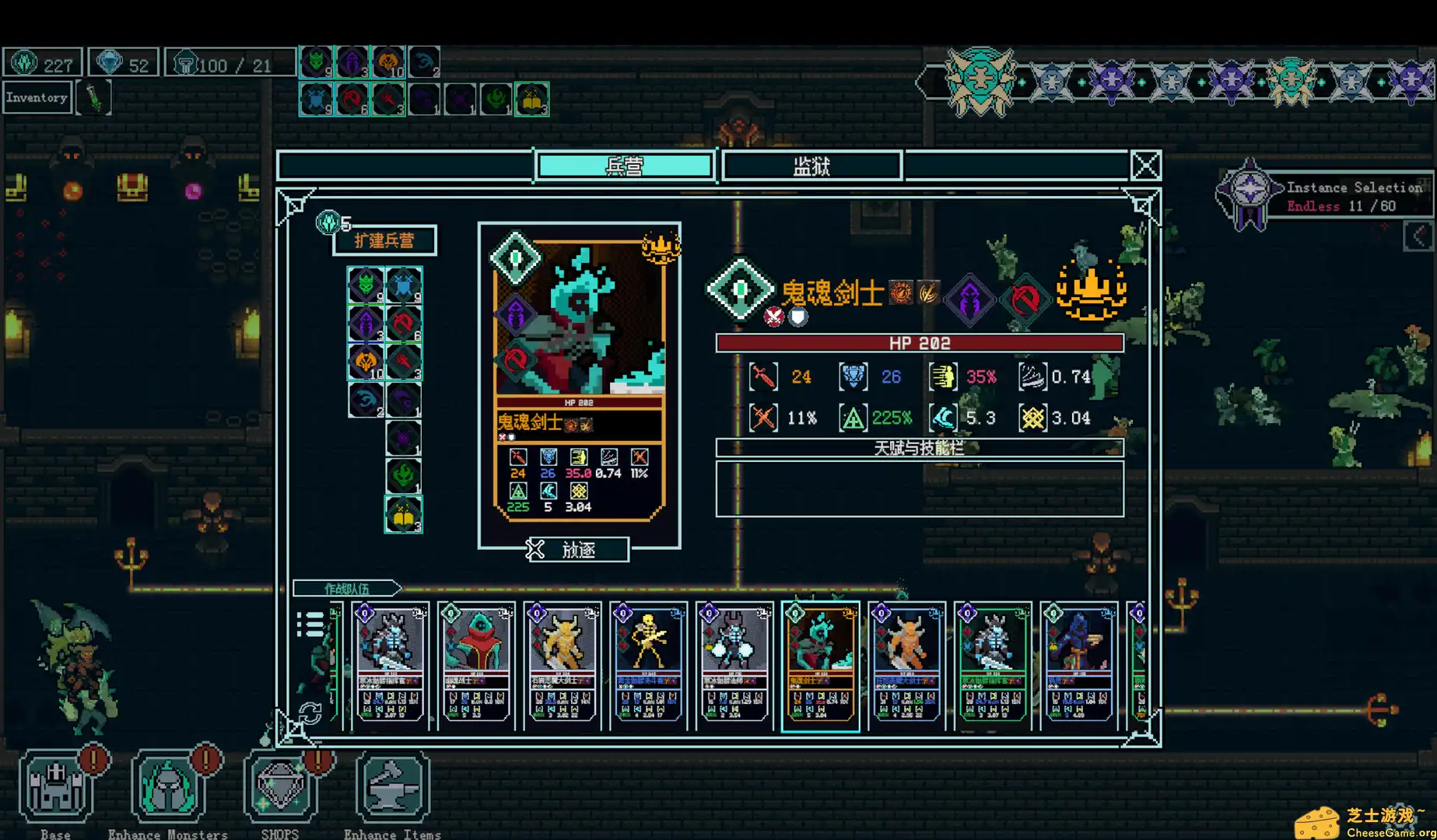Click the potion icon beside Inventory
The width and height of the screenshot is (1437, 840).
click(x=94, y=96)
